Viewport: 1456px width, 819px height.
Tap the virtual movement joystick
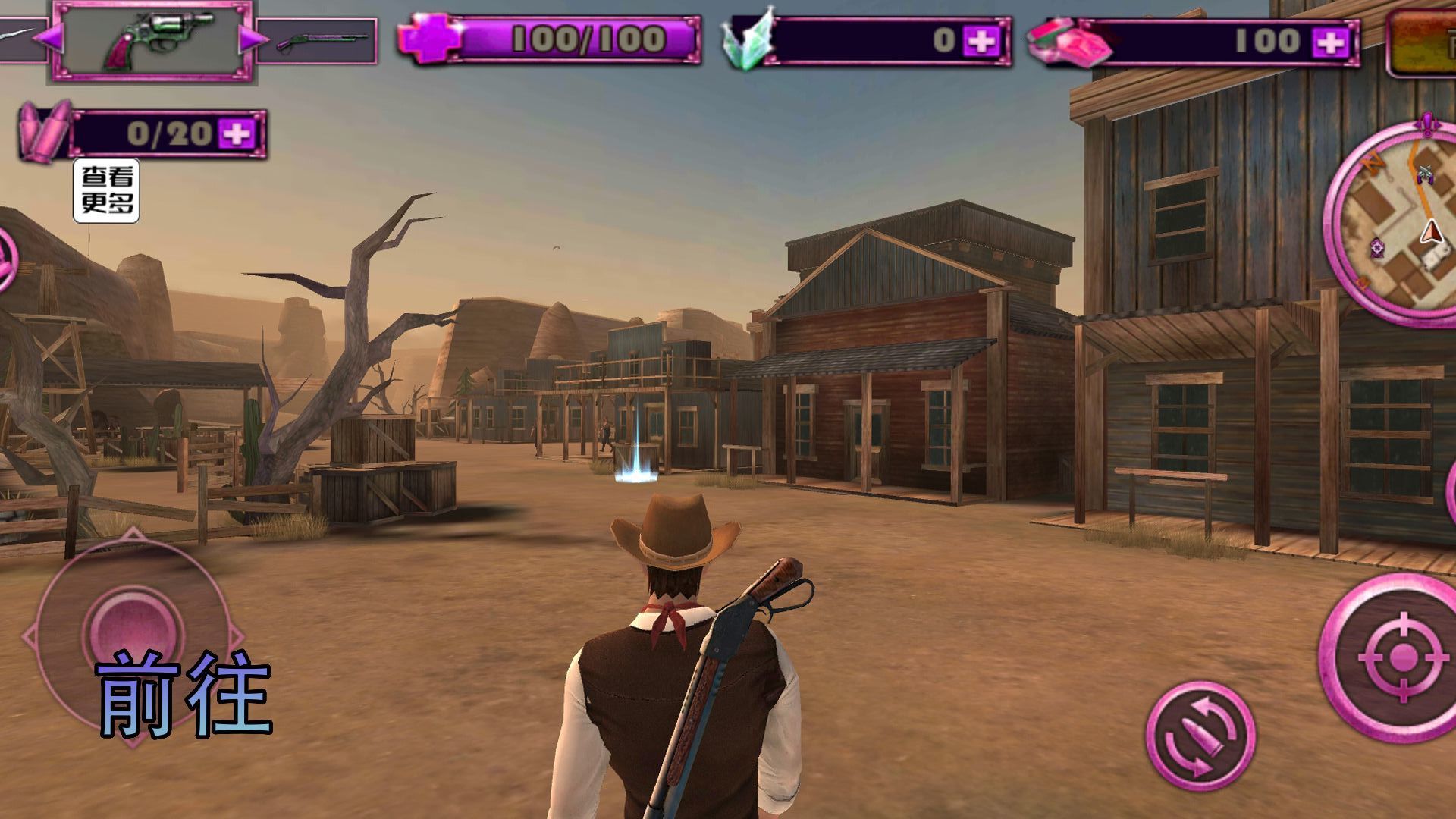click(x=133, y=631)
